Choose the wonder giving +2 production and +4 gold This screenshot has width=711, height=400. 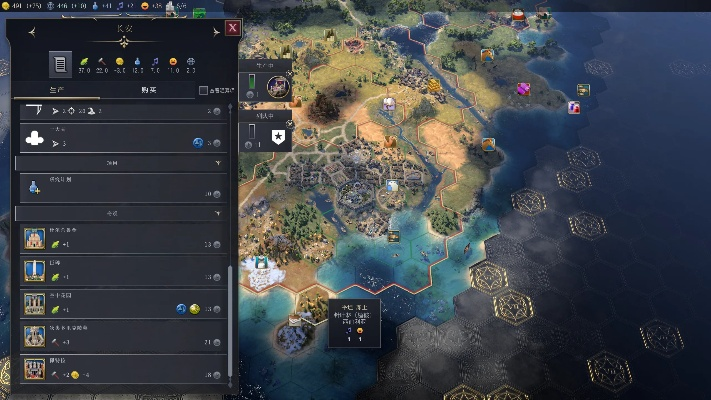coord(120,370)
